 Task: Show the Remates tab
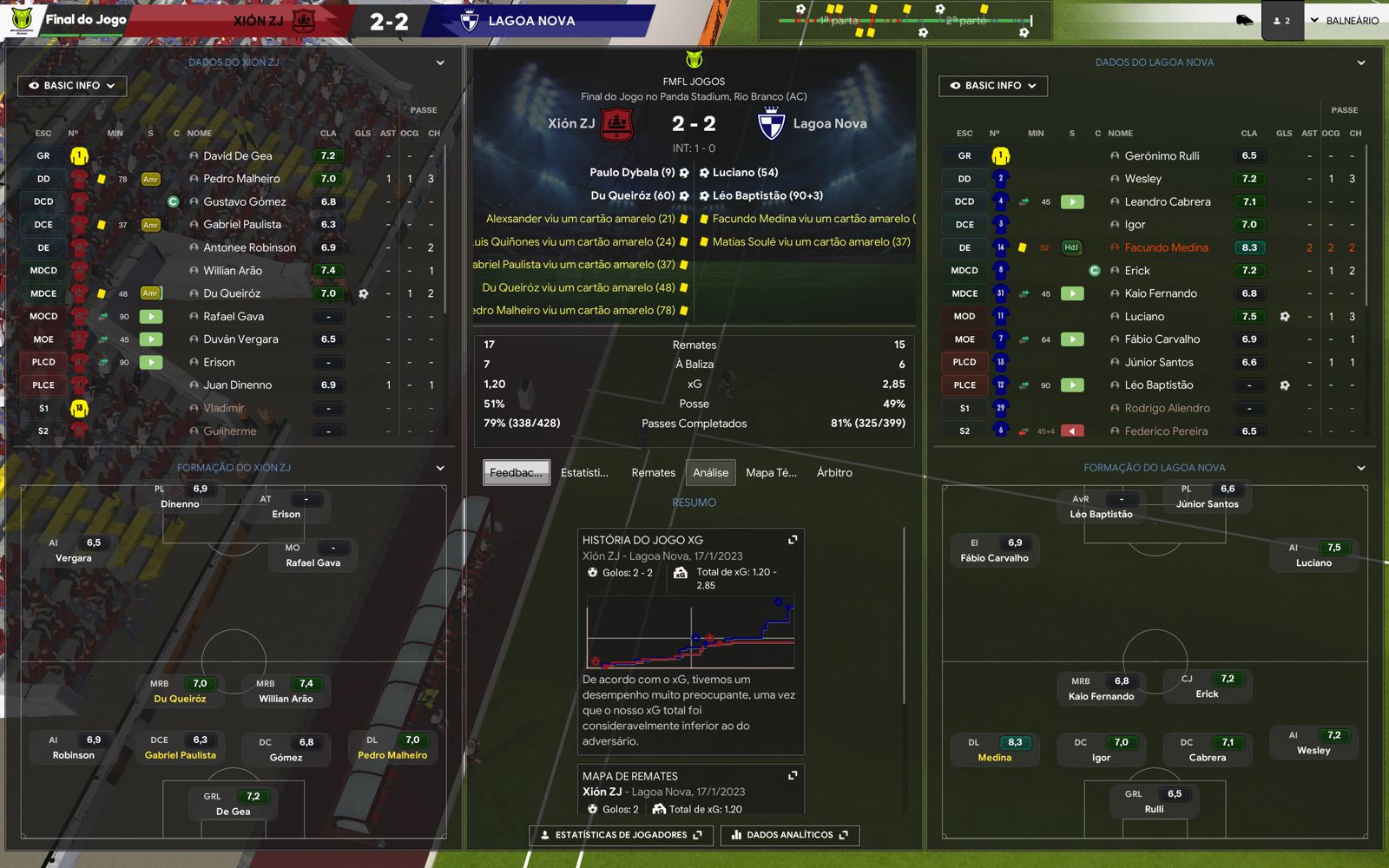pyautogui.click(x=653, y=472)
